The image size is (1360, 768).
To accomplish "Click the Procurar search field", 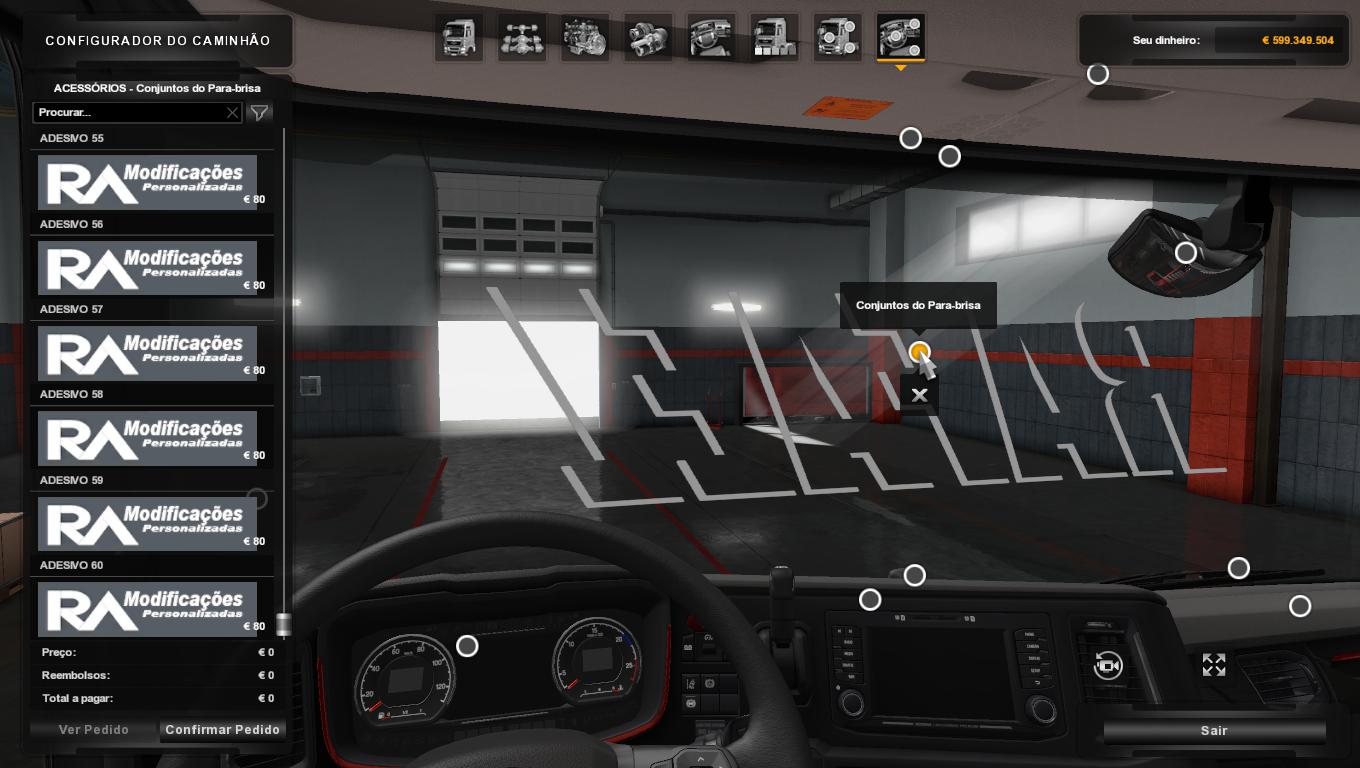I will tap(128, 113).
